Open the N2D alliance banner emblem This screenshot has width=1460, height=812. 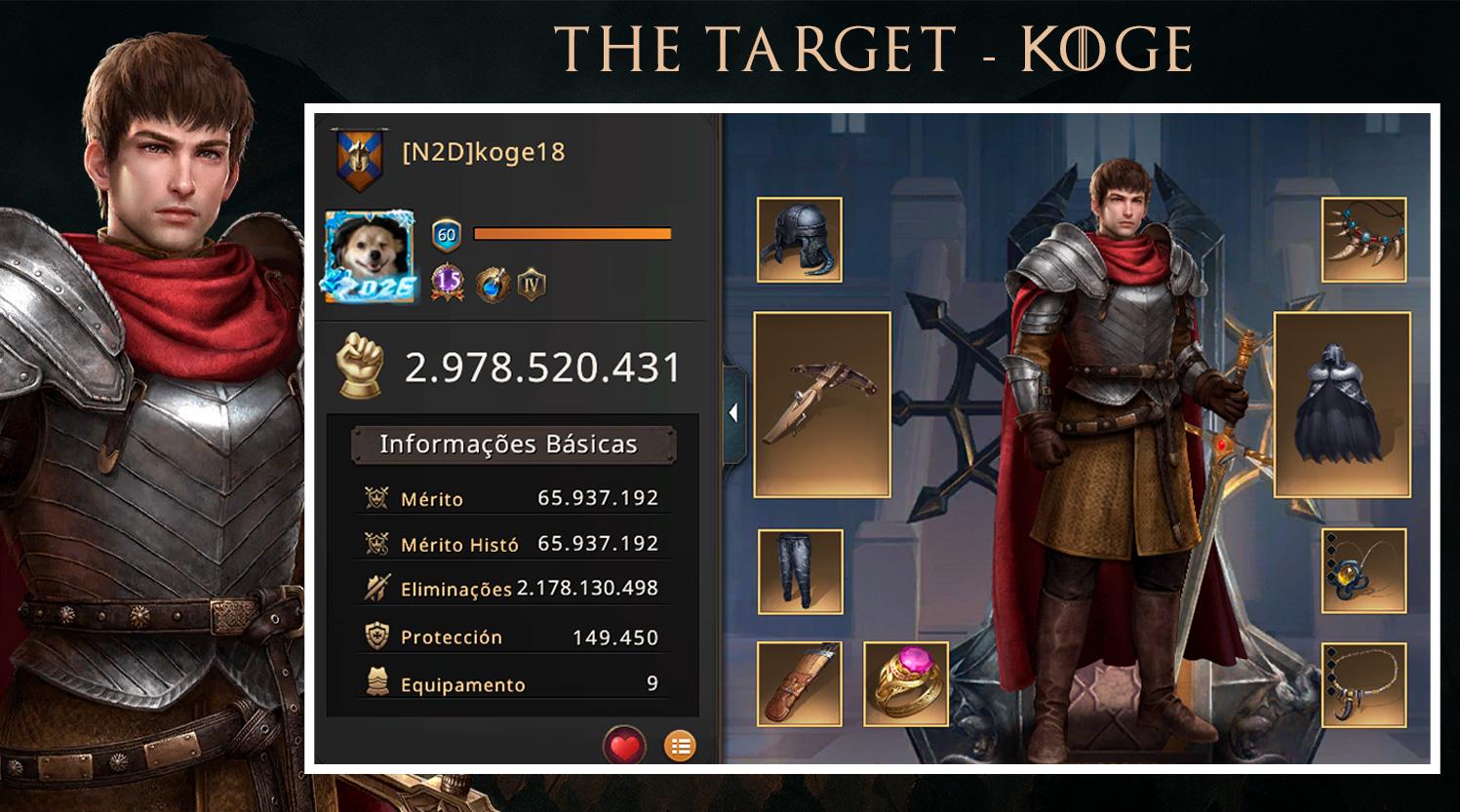point(353,158)
